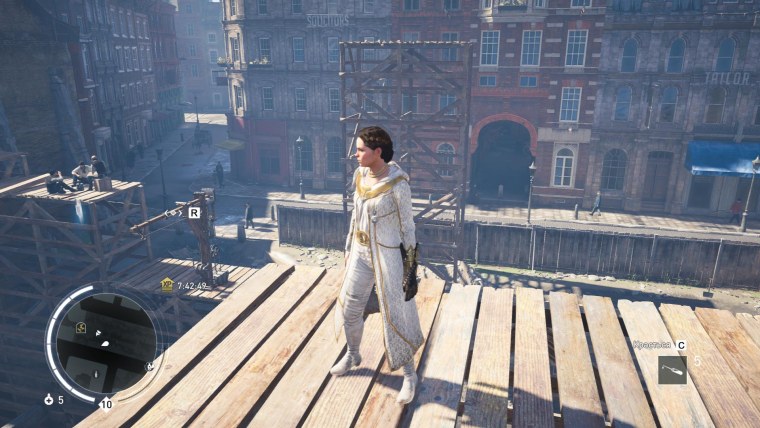Select the throwing knife tool slot
760x428 pixels.
pos(672,369)
